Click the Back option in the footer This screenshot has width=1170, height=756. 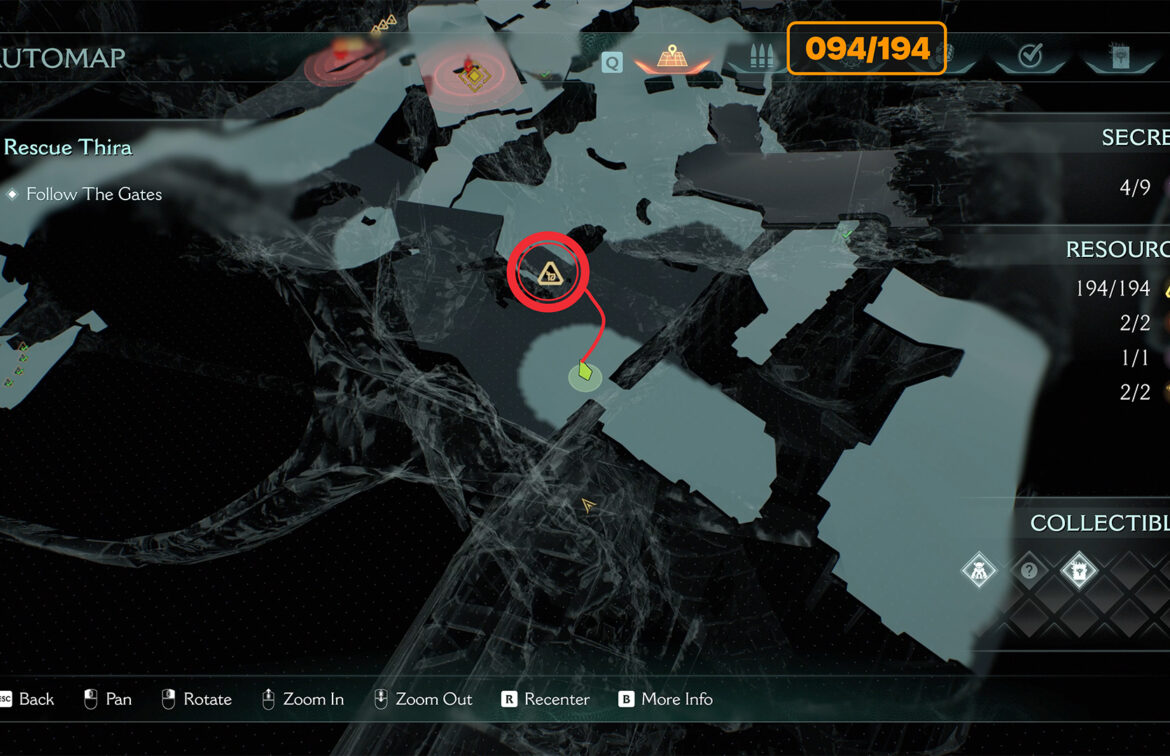[36, 699]
